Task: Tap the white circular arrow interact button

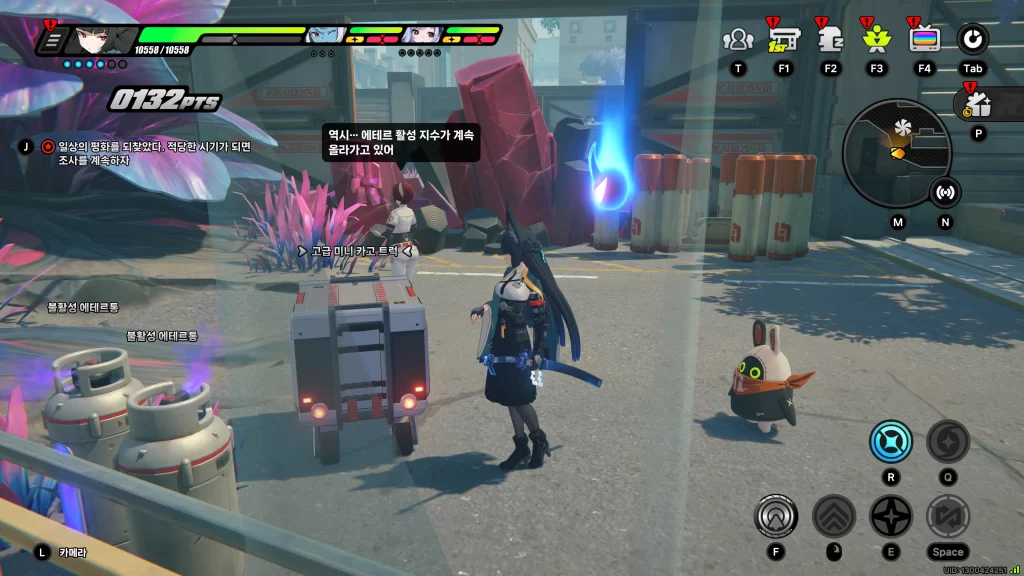Action: pos(776,516)
